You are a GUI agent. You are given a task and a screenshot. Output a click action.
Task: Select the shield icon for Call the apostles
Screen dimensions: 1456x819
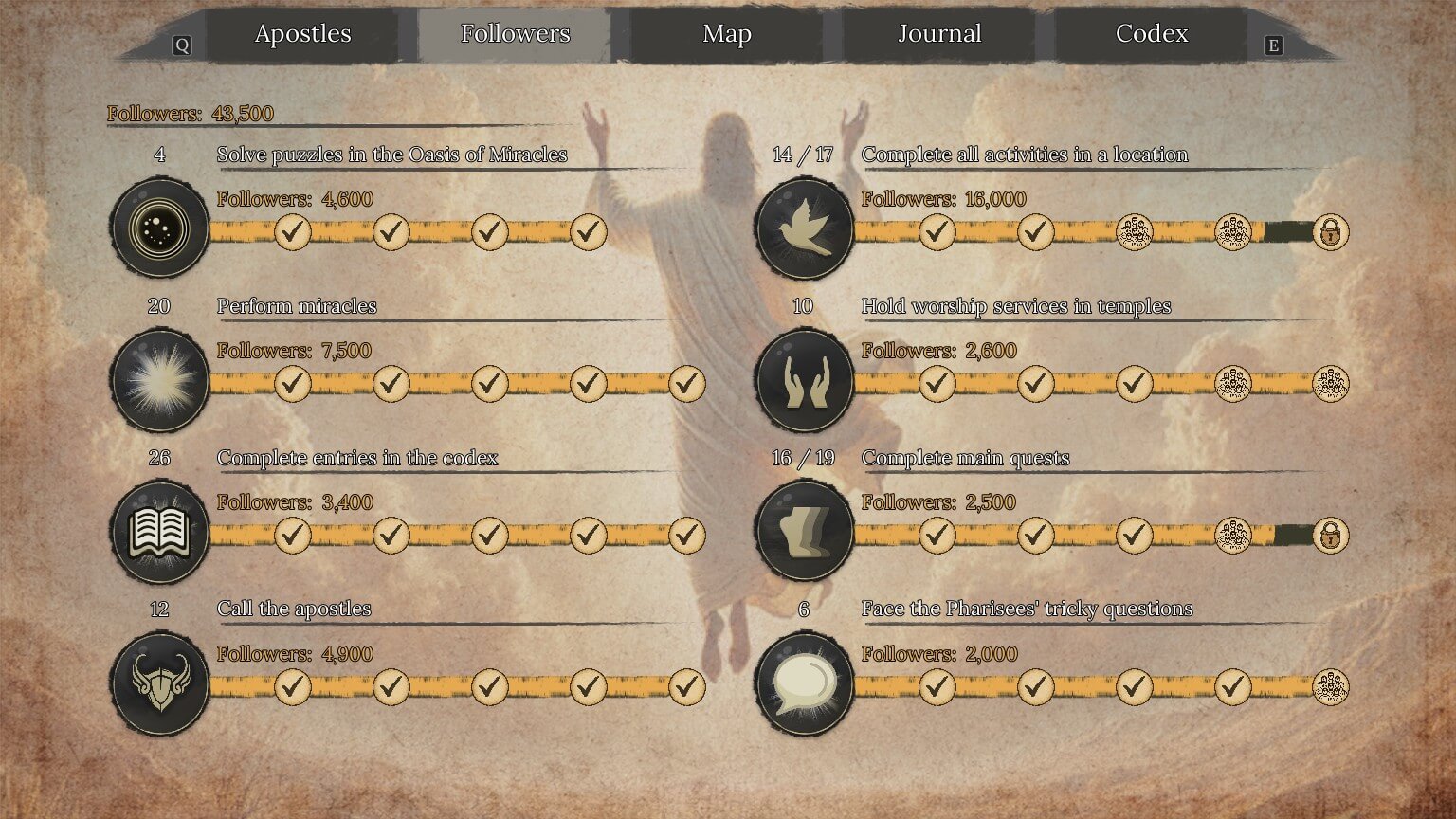pos(159,683)
